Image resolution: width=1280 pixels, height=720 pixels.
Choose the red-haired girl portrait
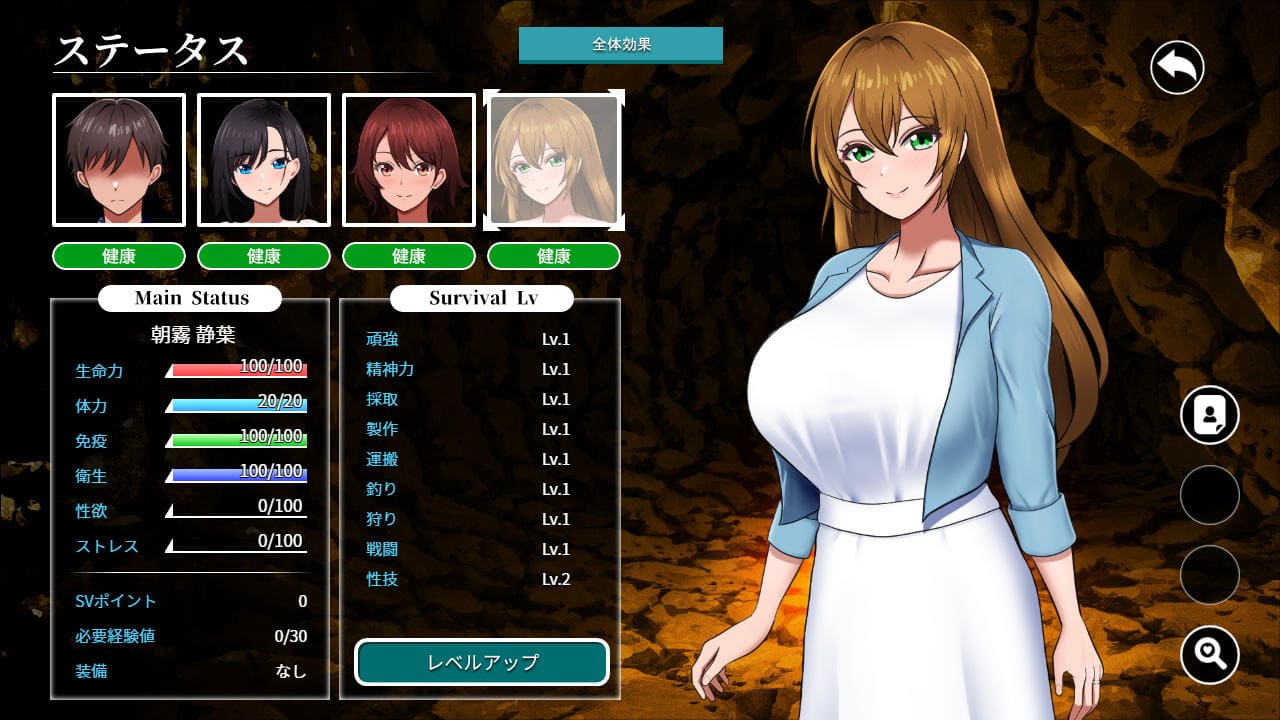[409, 160]
